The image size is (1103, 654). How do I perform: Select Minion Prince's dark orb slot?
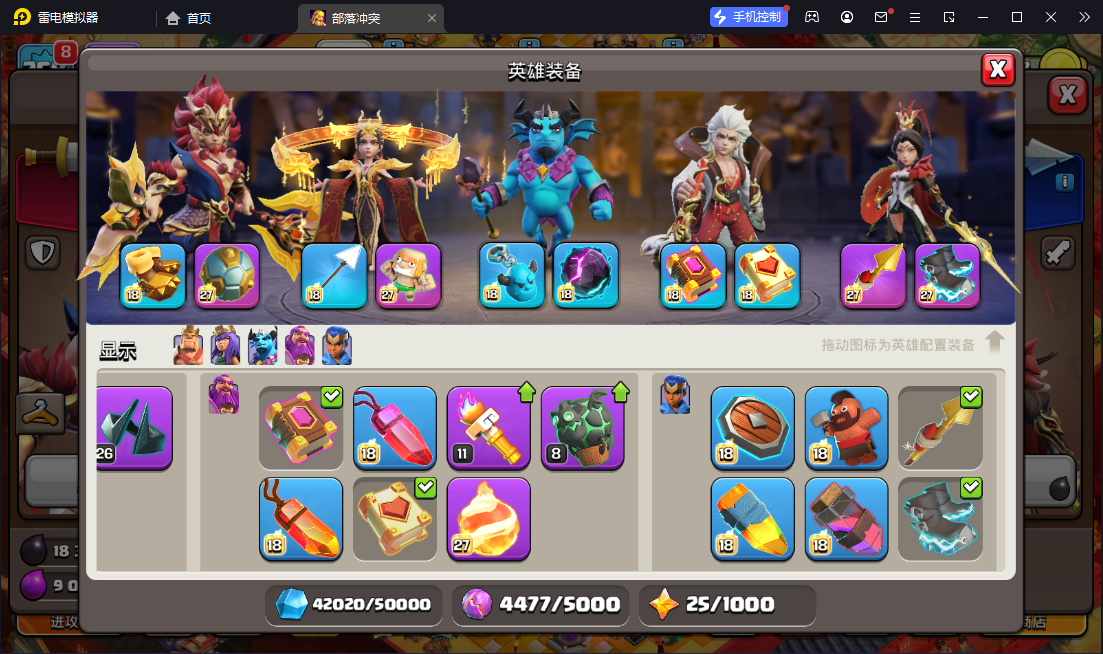(x=586, y=275)
